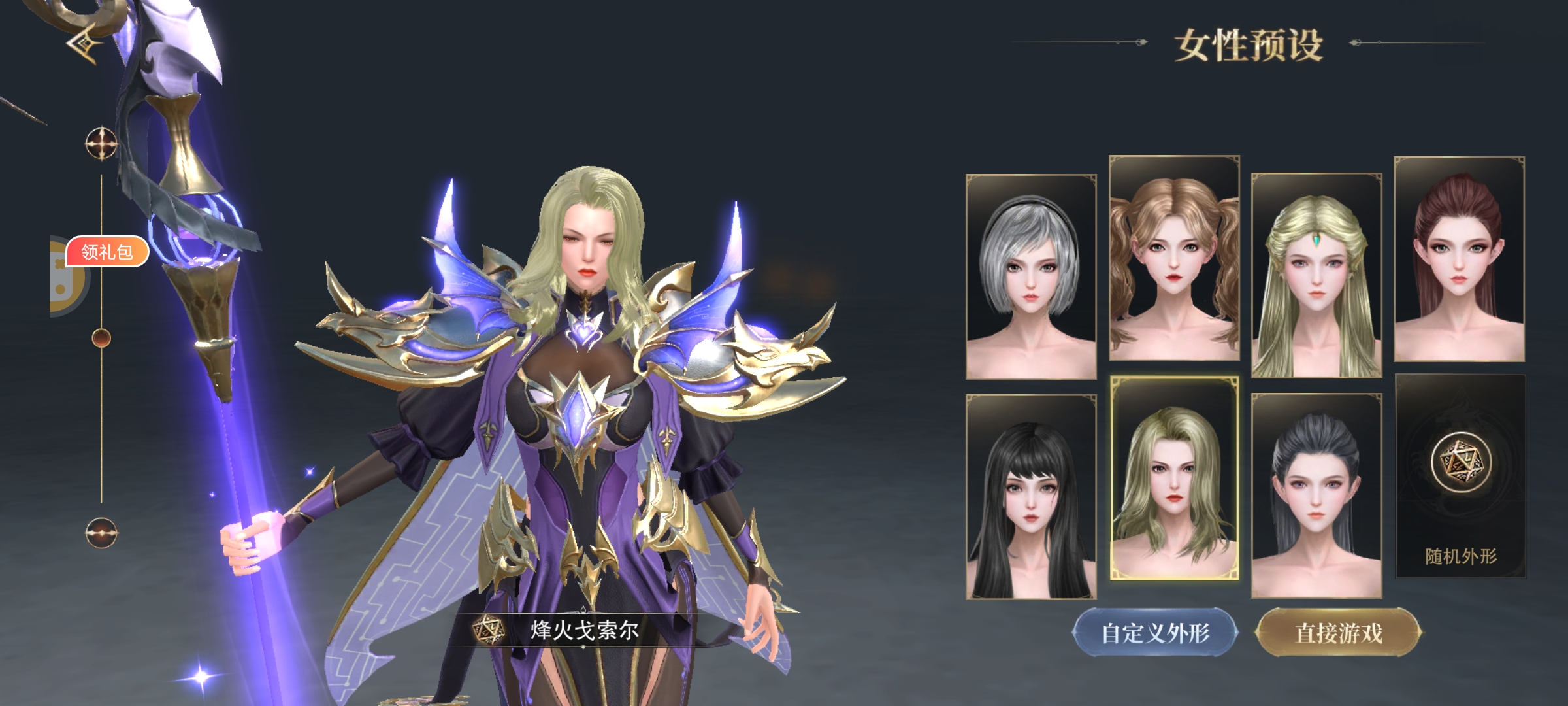Select the silver bob hair preset

[1031, 277]
